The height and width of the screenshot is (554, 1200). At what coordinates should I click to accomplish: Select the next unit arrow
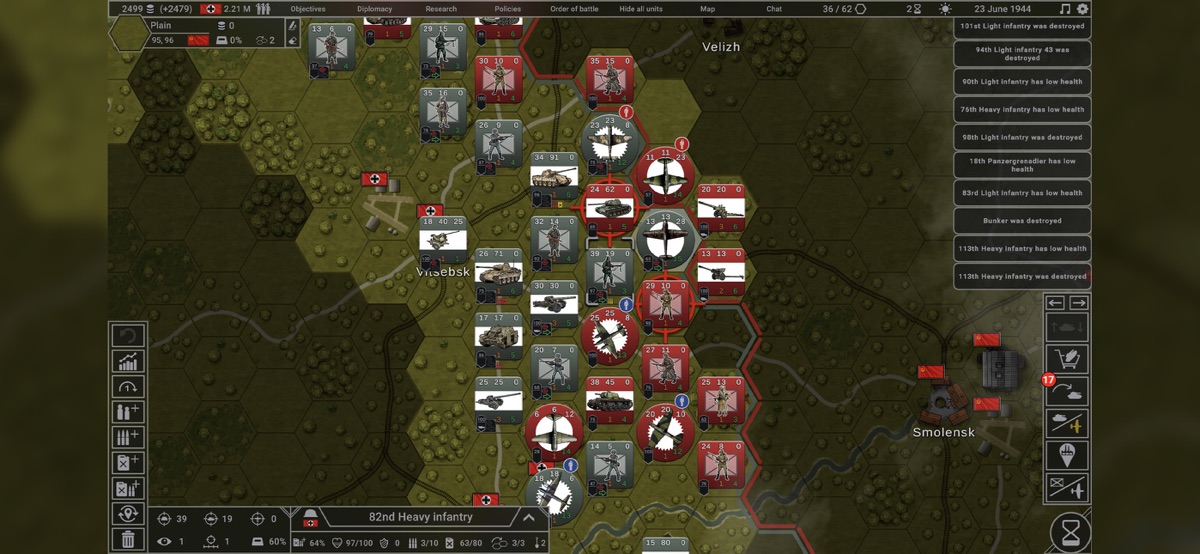click(1079, 303)
